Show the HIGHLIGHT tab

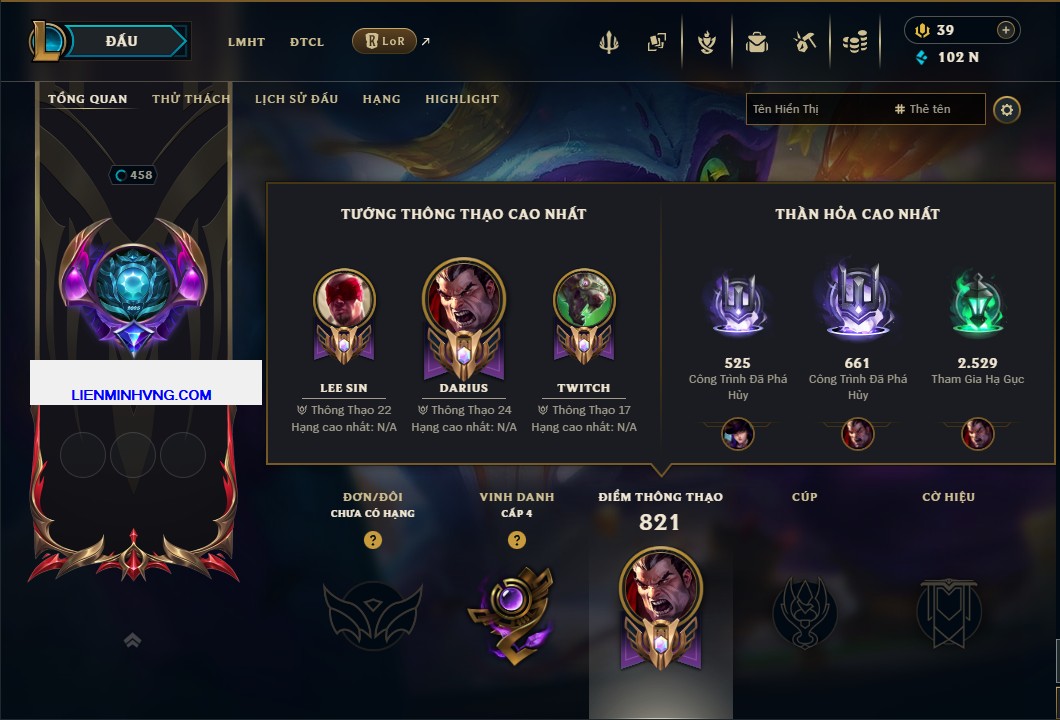coord(462,99)
